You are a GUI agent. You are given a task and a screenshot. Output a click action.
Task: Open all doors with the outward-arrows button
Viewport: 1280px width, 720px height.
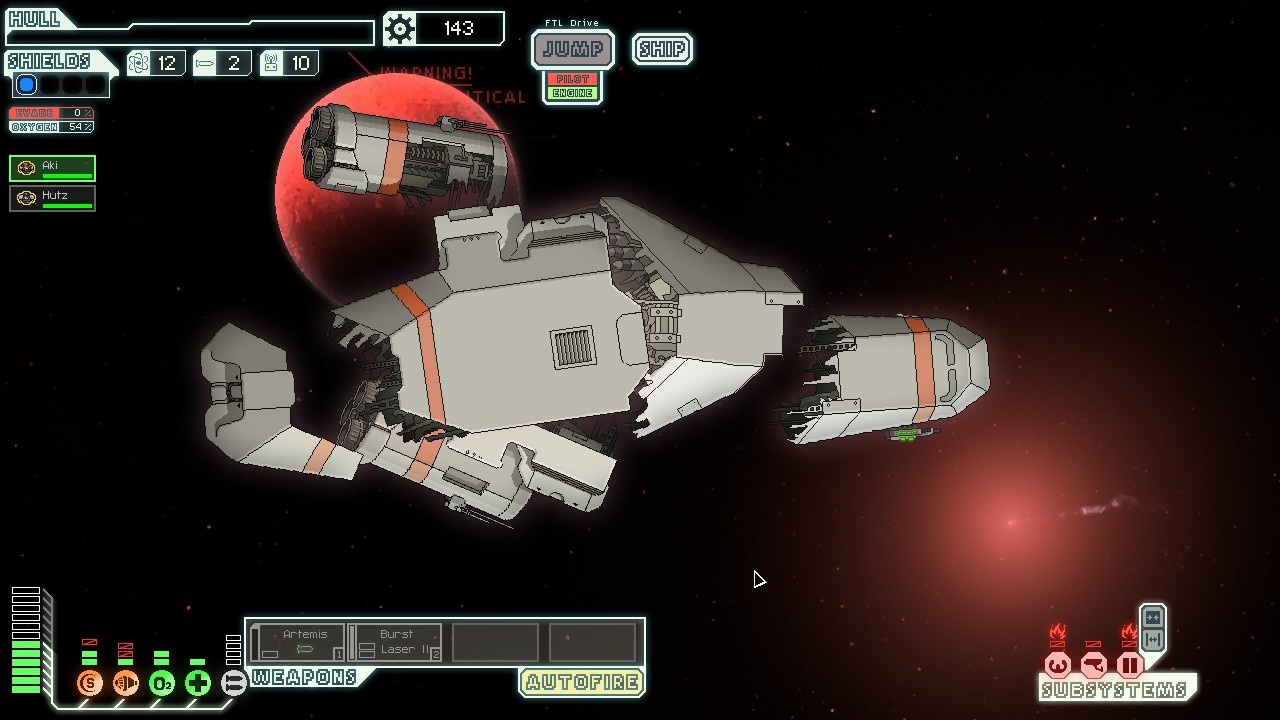tap(1152, 640)
